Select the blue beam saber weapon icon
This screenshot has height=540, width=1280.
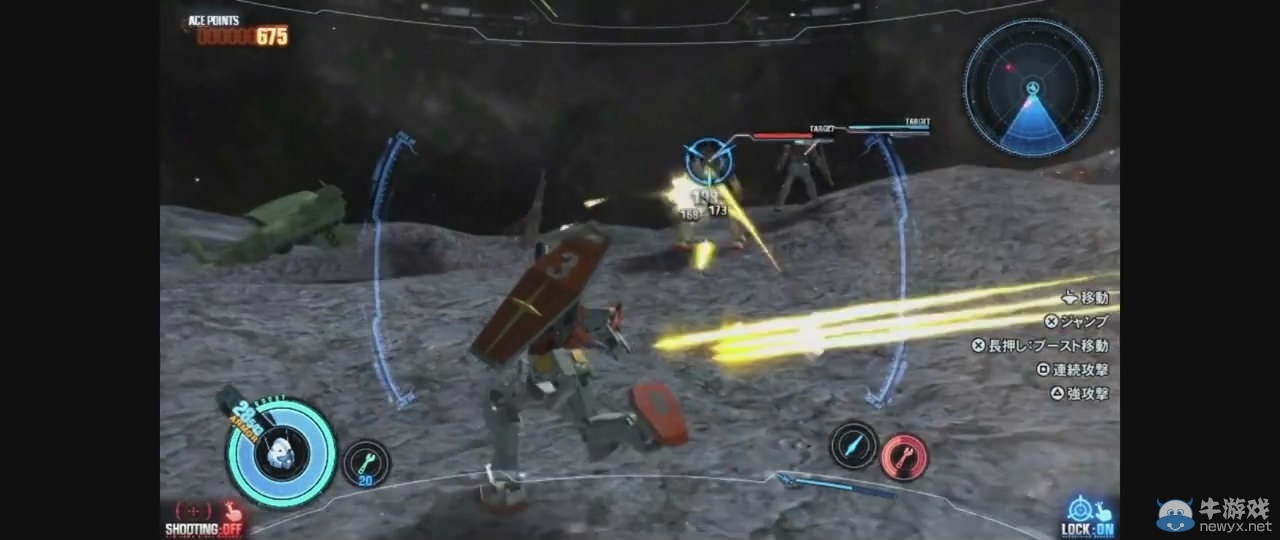pyautogui.click(x=853, y=445)
